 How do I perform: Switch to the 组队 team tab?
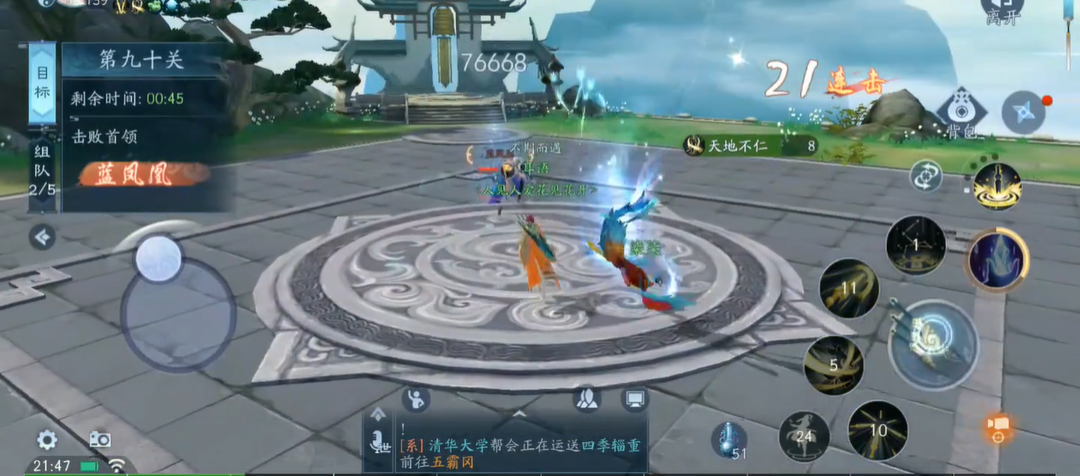42,168
